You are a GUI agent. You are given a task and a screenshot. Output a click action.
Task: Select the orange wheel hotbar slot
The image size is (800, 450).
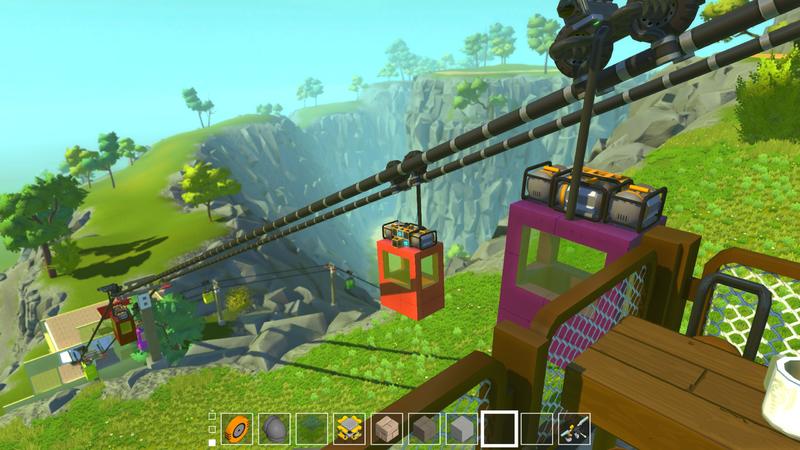pos(236,429)
